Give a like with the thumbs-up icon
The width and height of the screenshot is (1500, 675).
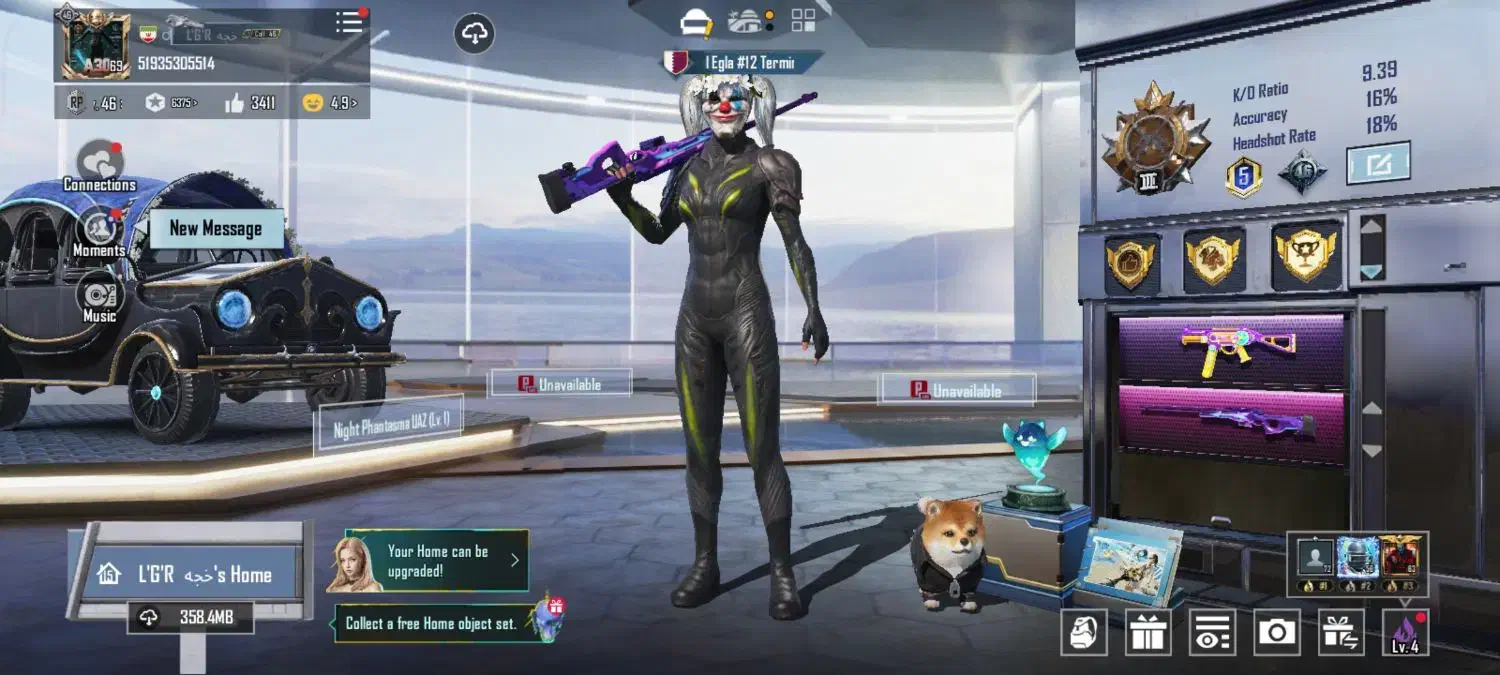[235, 102]
